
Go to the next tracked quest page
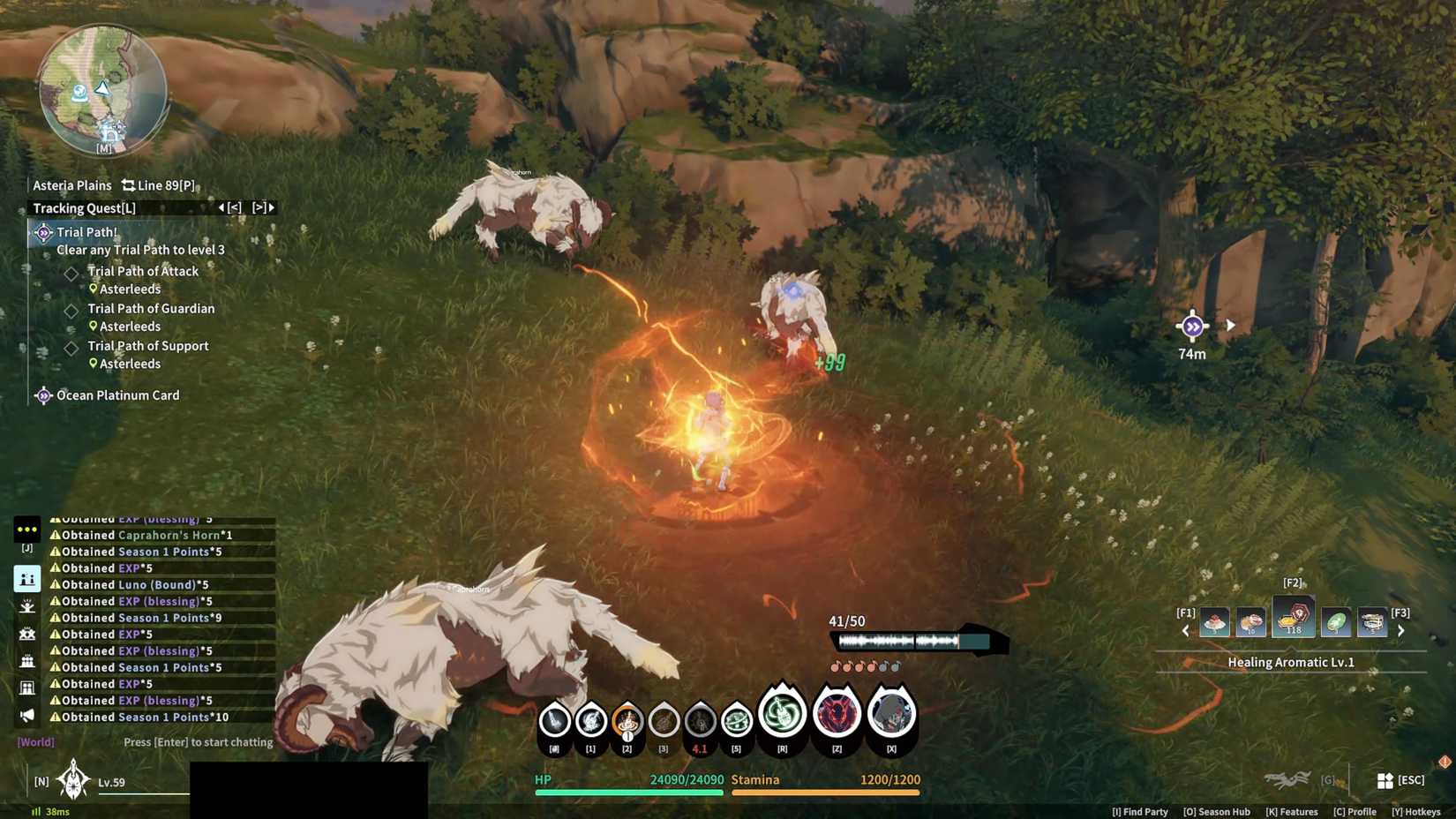click(x=263, y=208)
